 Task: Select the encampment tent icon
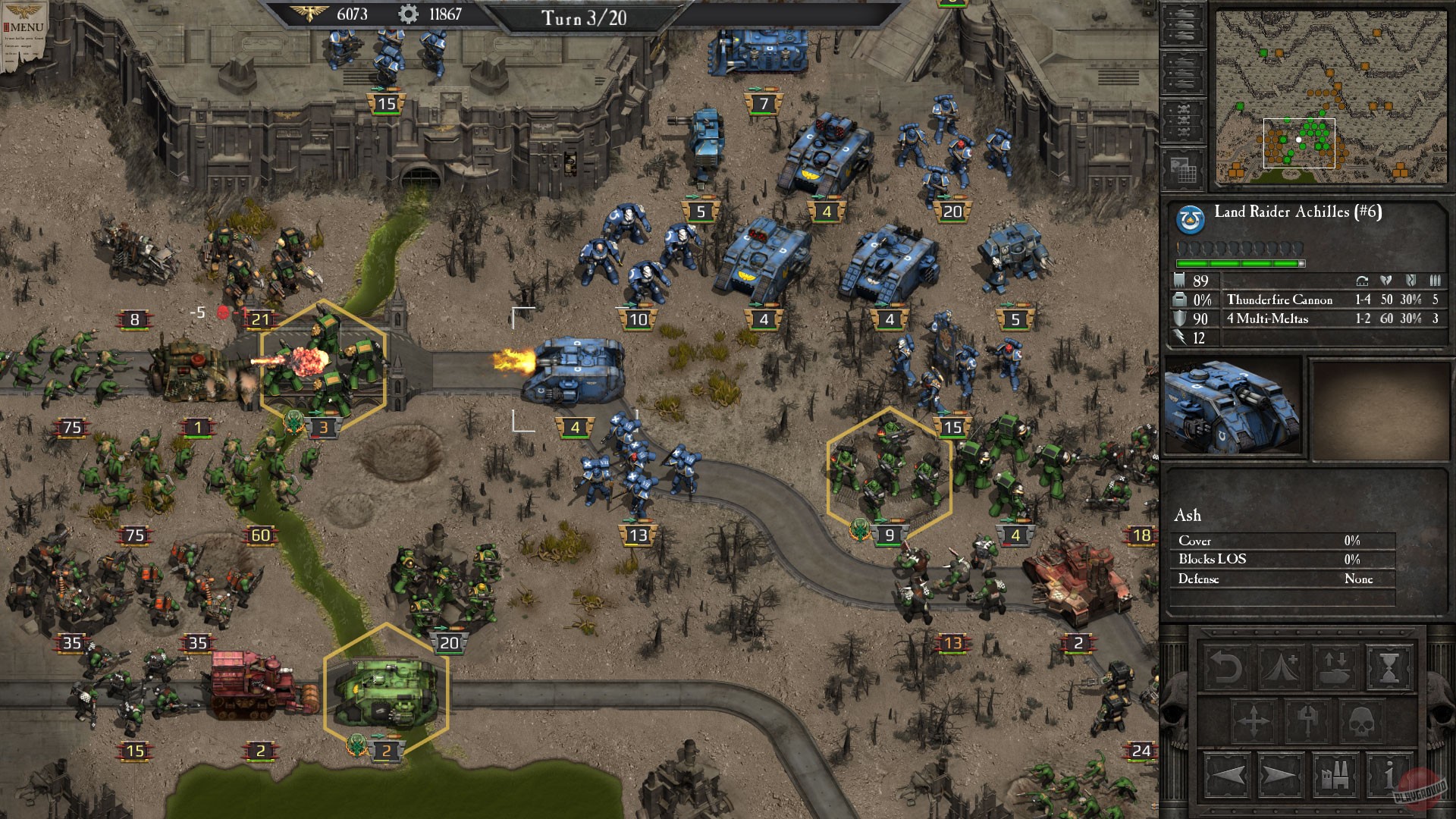1280,667
